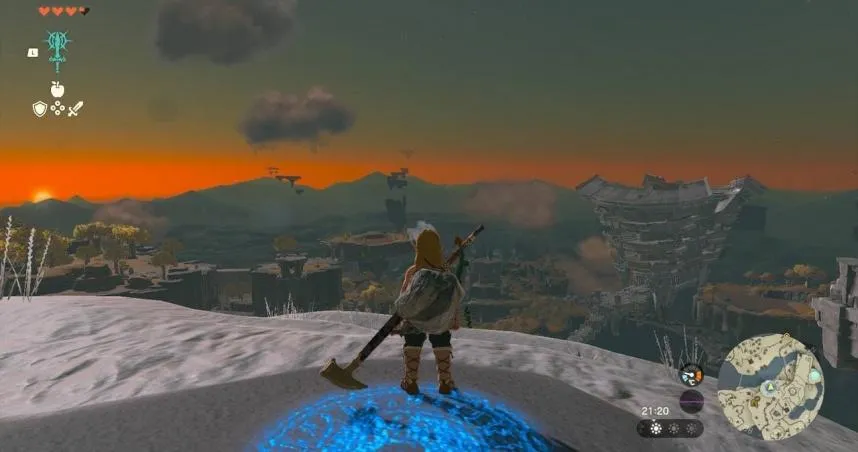The image size is (858, 452).
Task: Click the glowing shrine marker on minimap
Action: [x=815, y=376]
